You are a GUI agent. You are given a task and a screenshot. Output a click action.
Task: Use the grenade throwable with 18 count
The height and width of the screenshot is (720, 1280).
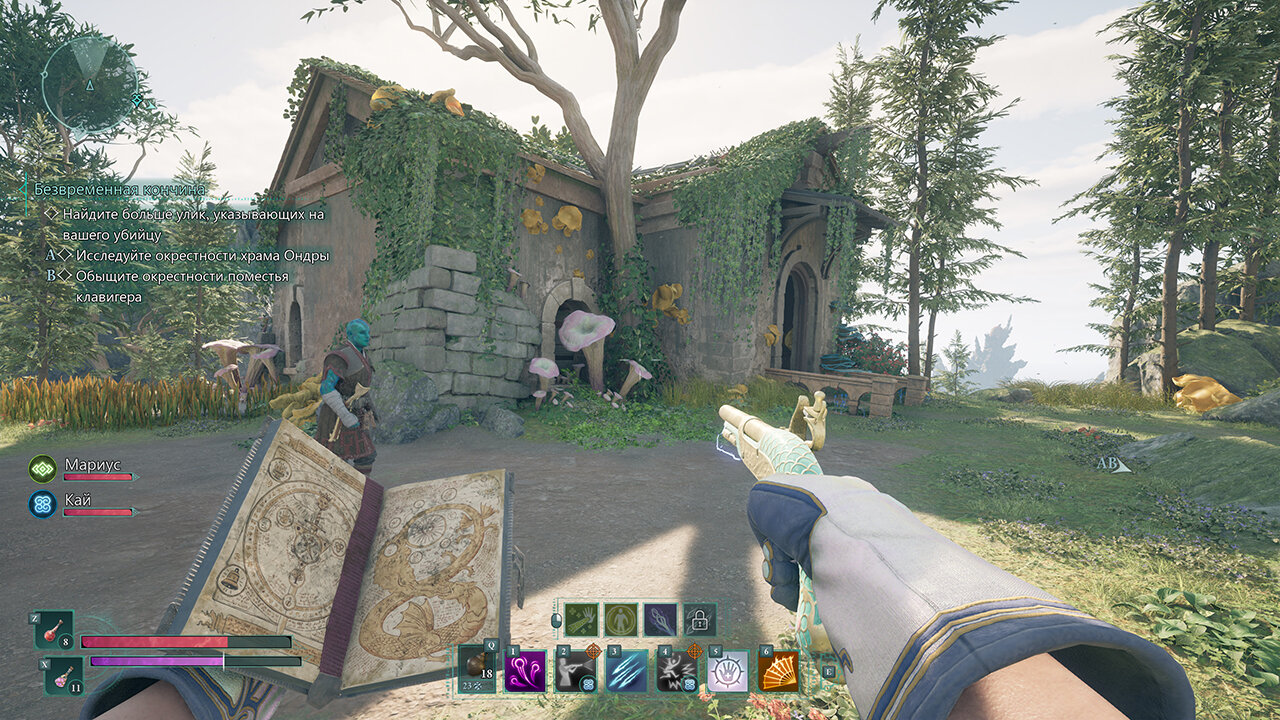point(478,668)
